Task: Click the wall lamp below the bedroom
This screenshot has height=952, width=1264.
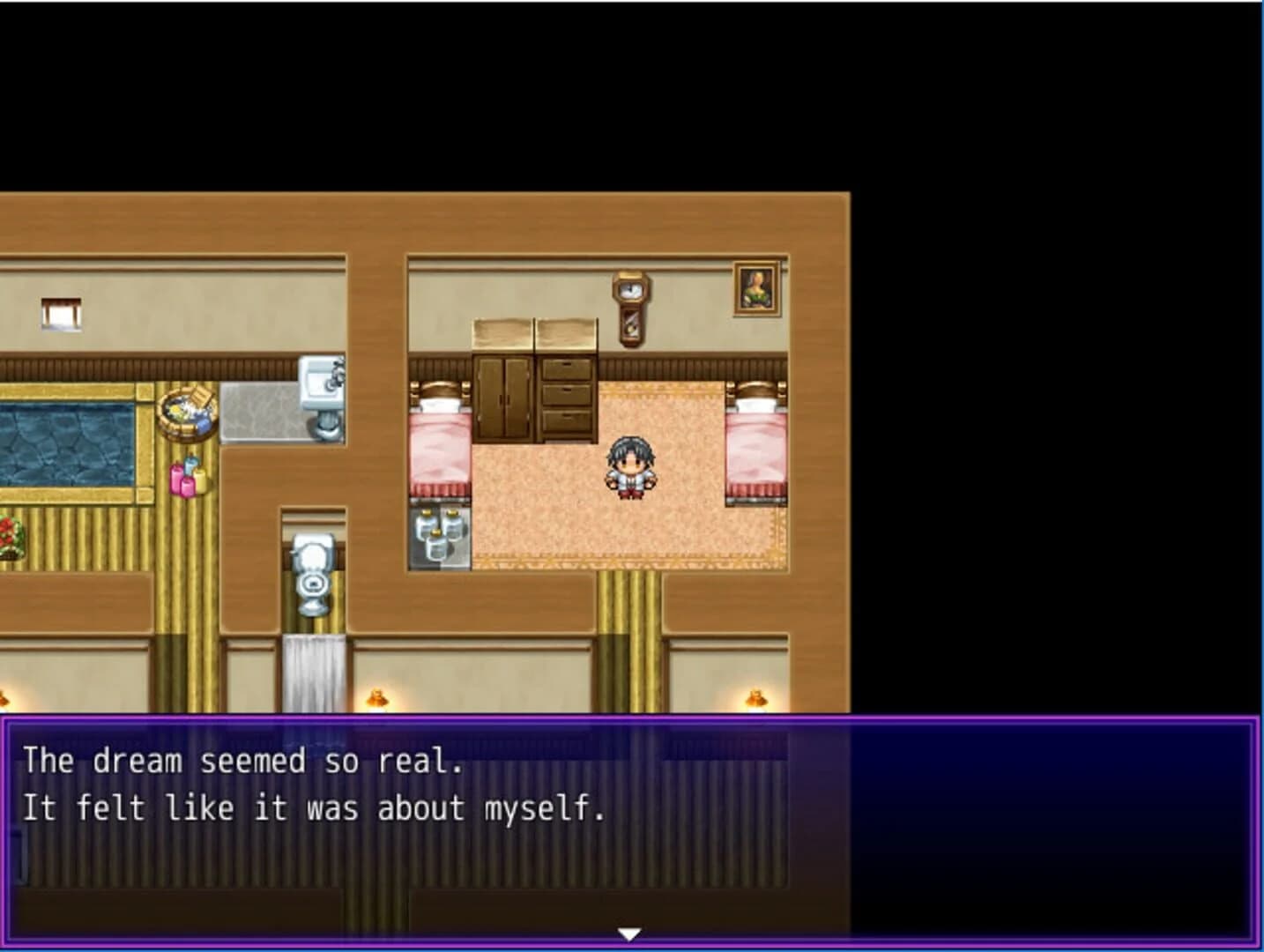Action: click(x=756, y=698)
